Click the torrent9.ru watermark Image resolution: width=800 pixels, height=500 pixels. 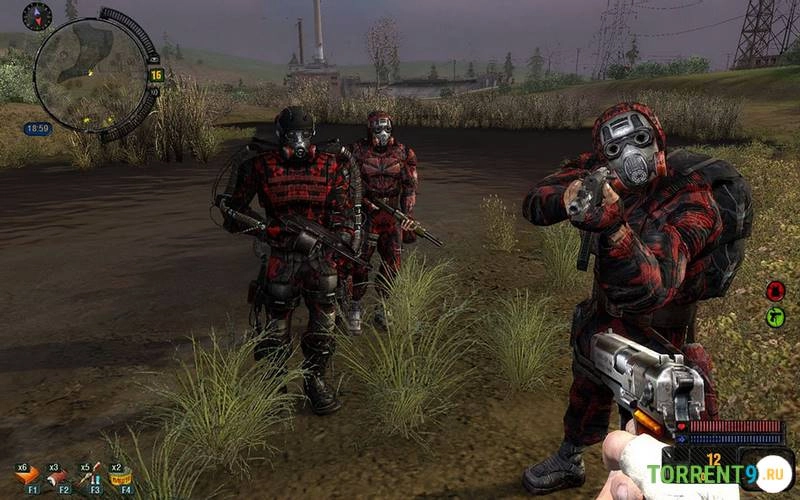pos(718,473)
